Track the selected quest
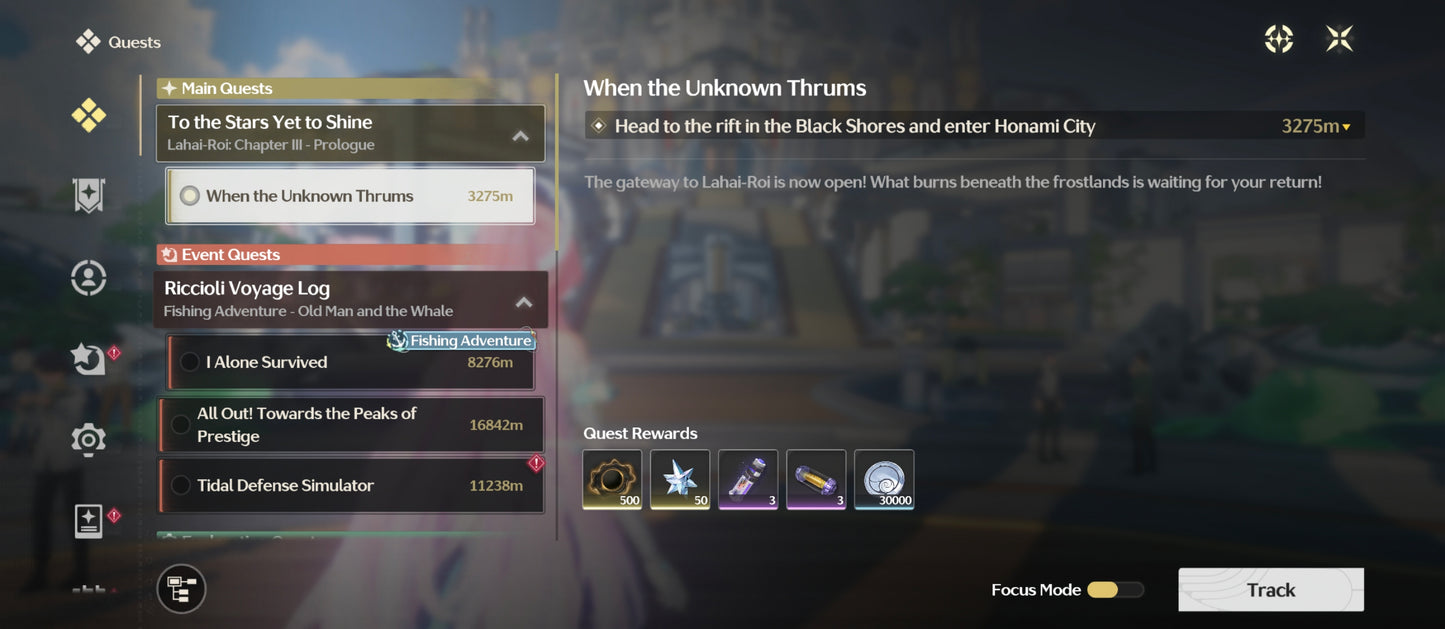The width and height of the screenshot is (1445, 629). pyautogui.click(x=1270, y=590)
